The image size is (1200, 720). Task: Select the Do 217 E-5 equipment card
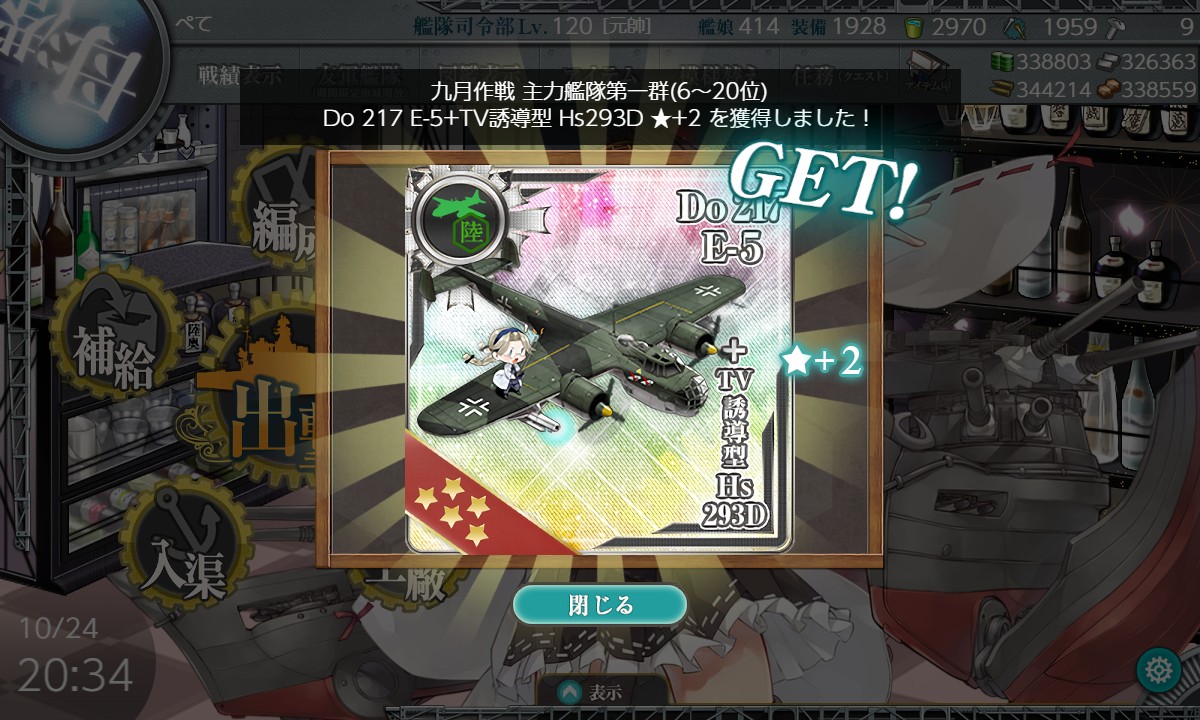pos(598,358)
